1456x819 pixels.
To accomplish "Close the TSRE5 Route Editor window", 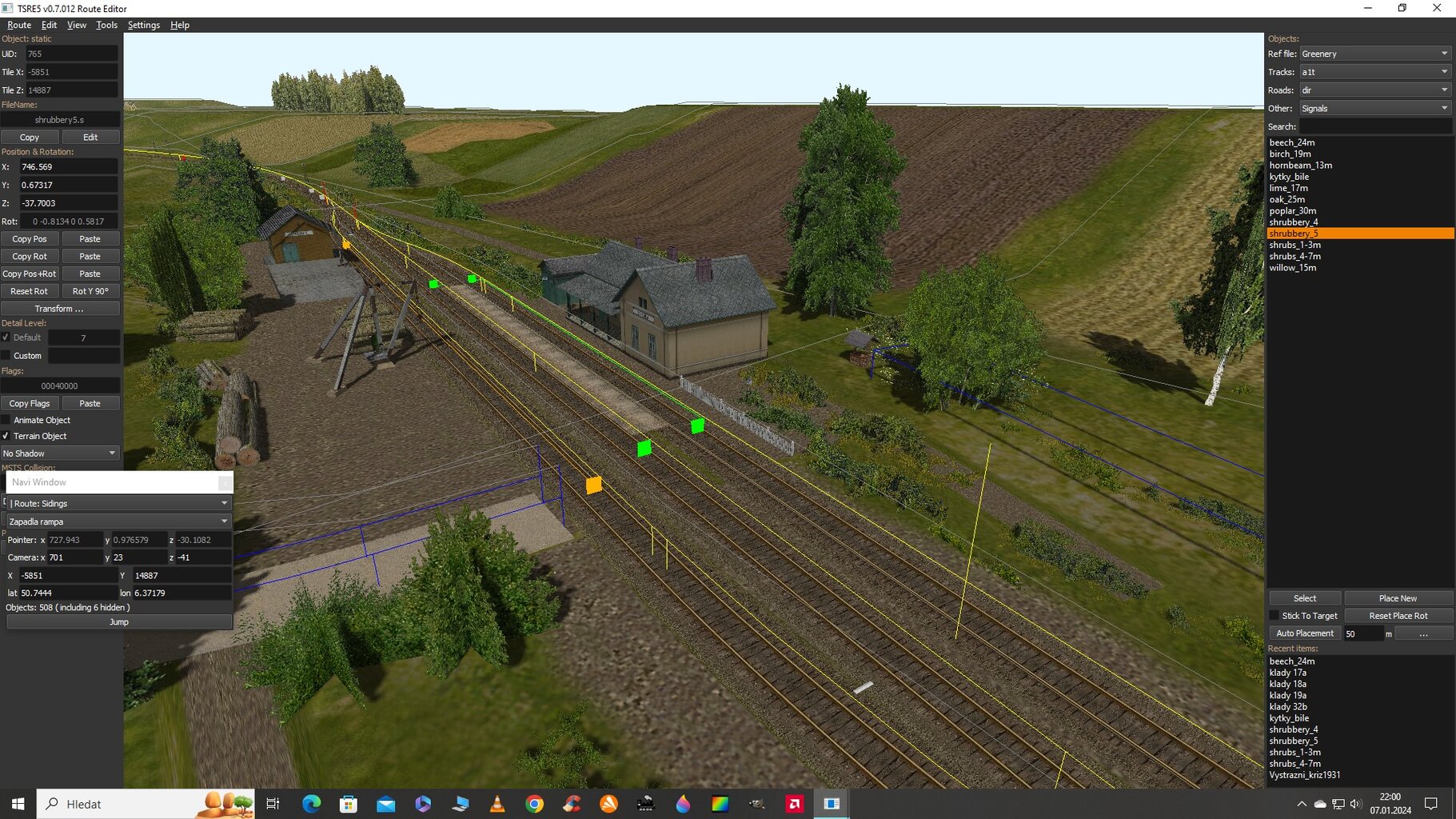I will click(x=1437, y=8).
